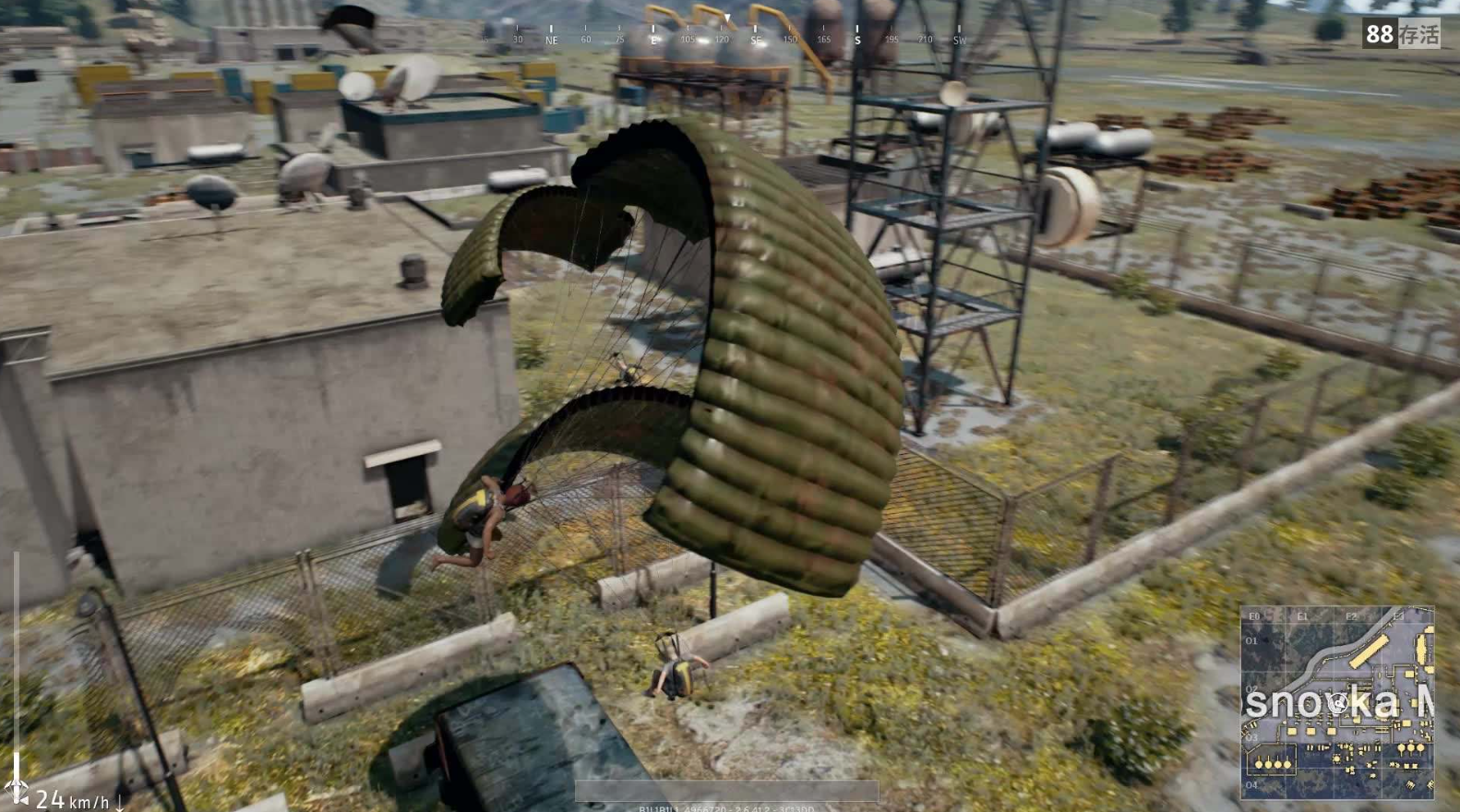Open the minimap in the corner
The image size is (1460, 812).
pyautogui.click(x=1336, y=702)
